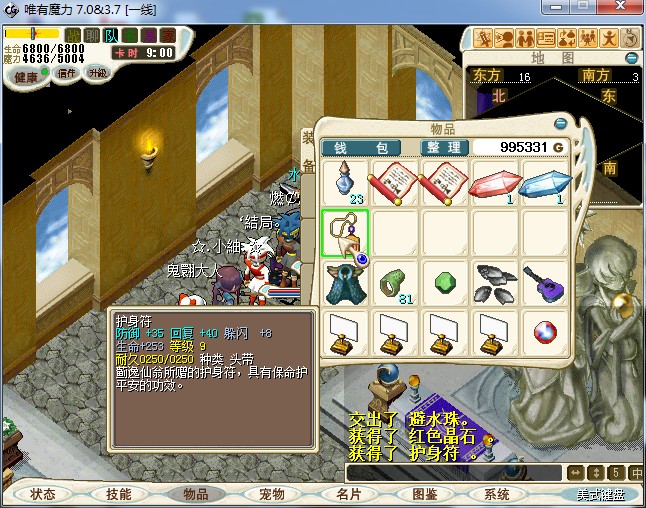Select the green gemstone item
This screenshot has width=646, height=508.
click(x=446, y=282)
